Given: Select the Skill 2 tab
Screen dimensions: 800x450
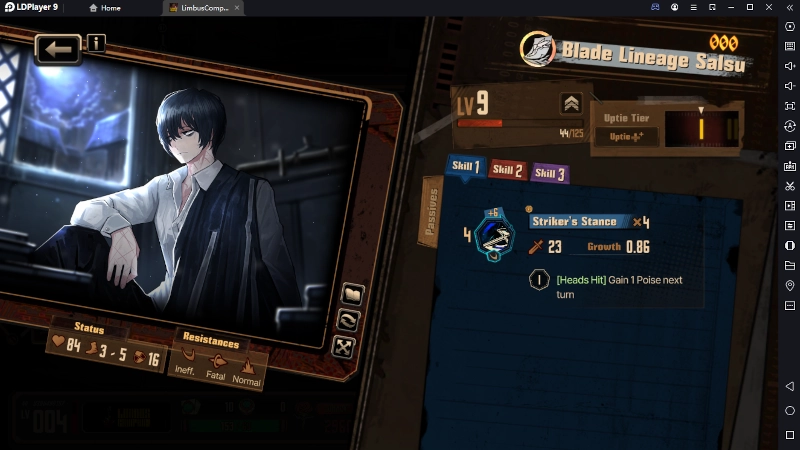Looking at the screenshot, I should (507, 170).
